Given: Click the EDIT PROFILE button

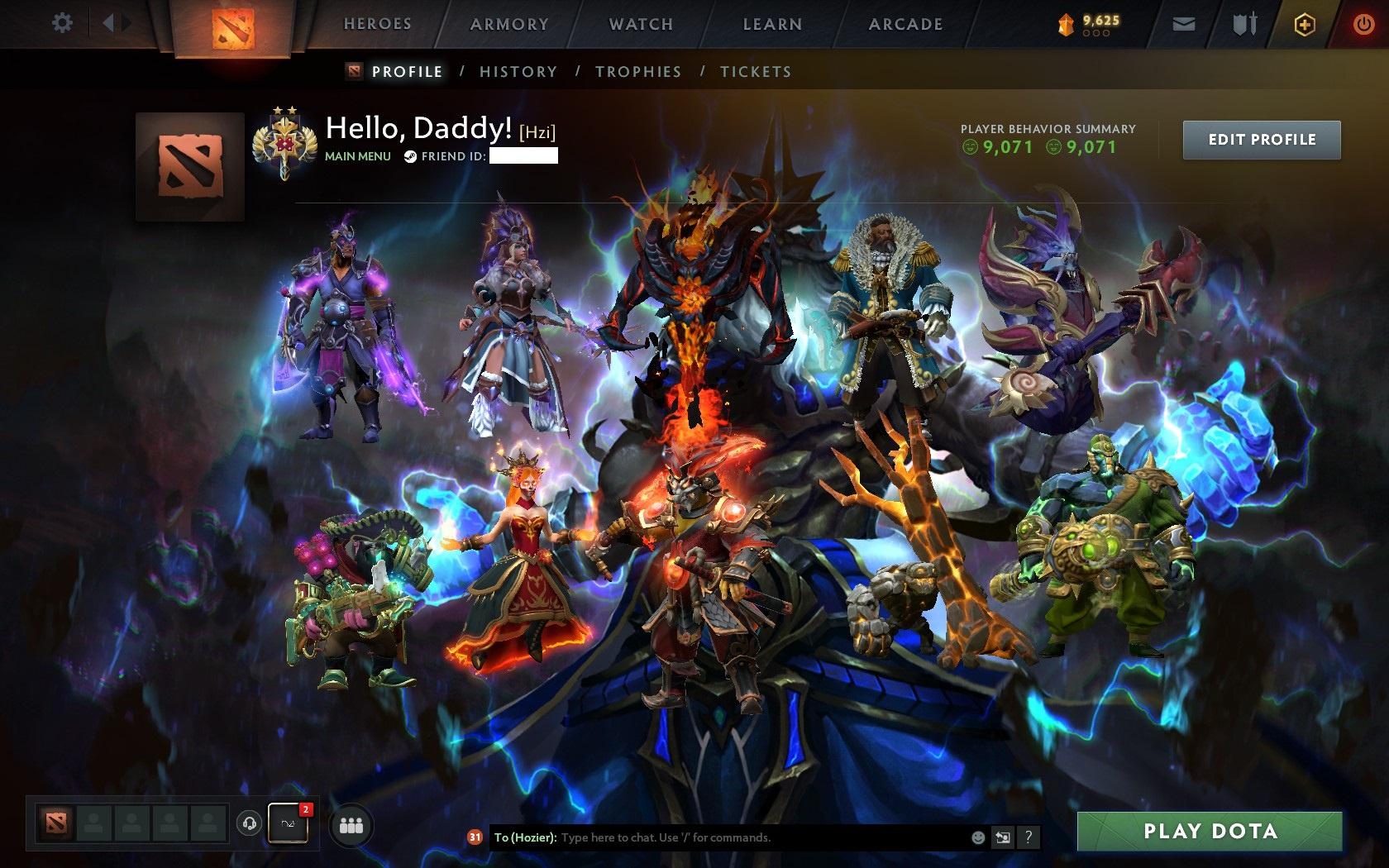Looking at the screenshot, I should 1261,139.
